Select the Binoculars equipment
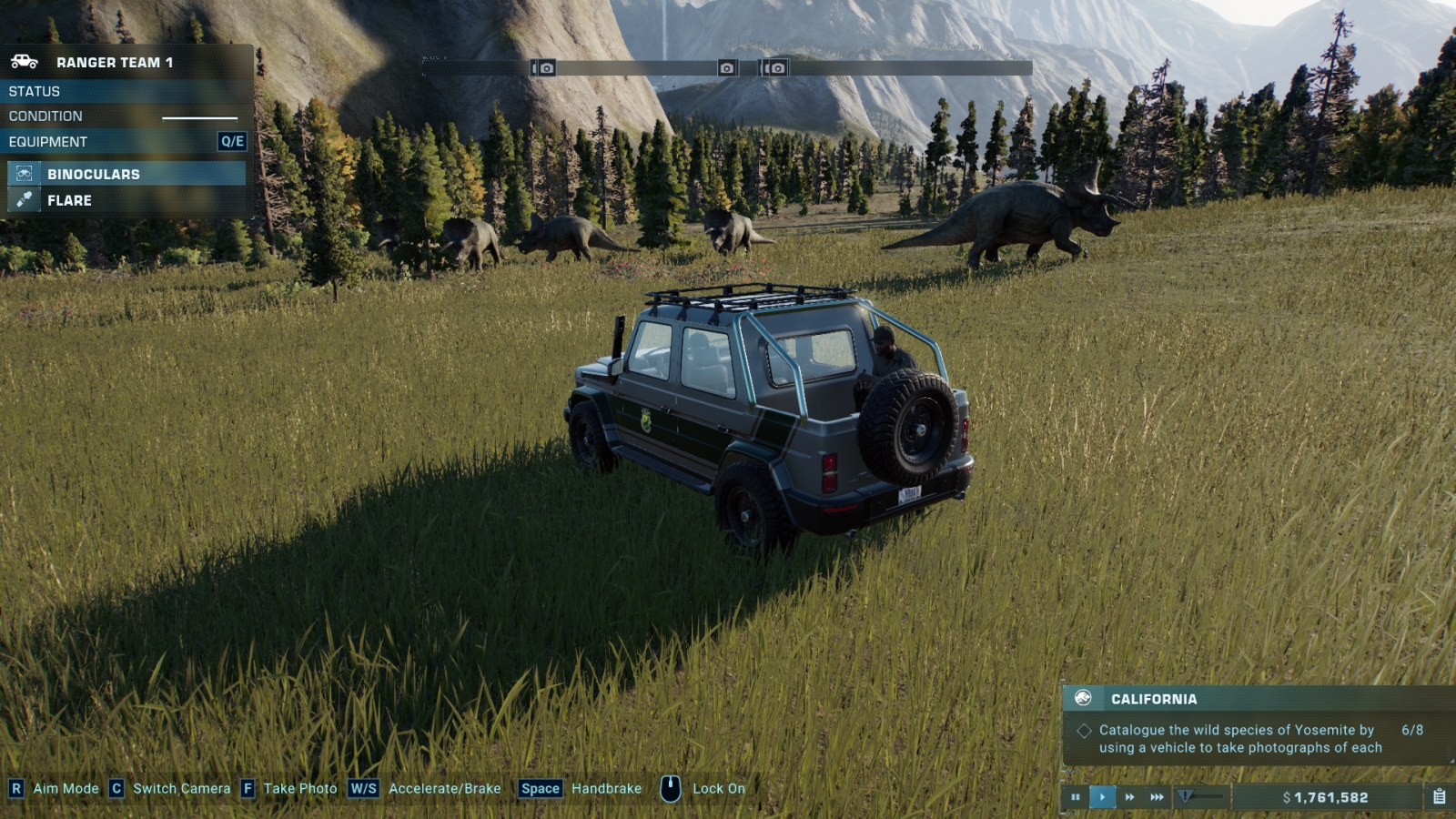 pyautogui.click(x=126, y=174)
